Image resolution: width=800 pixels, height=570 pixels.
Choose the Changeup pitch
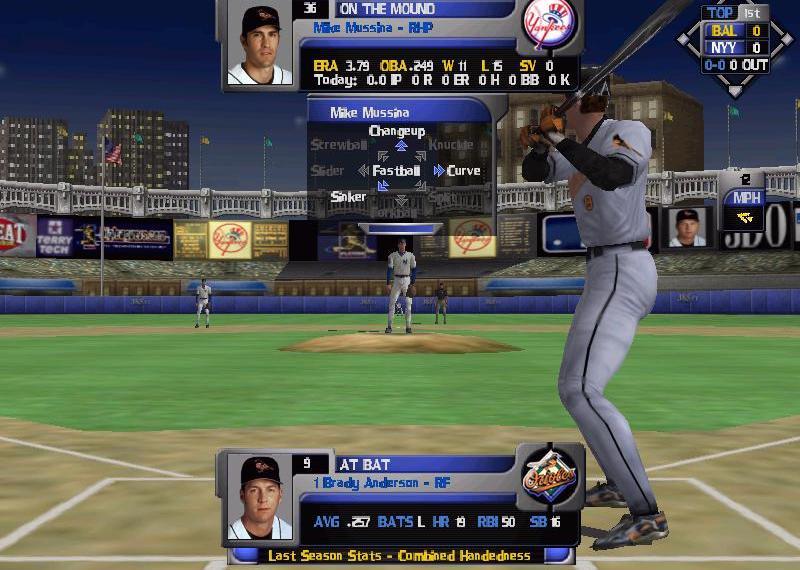(x=397, y=131)
